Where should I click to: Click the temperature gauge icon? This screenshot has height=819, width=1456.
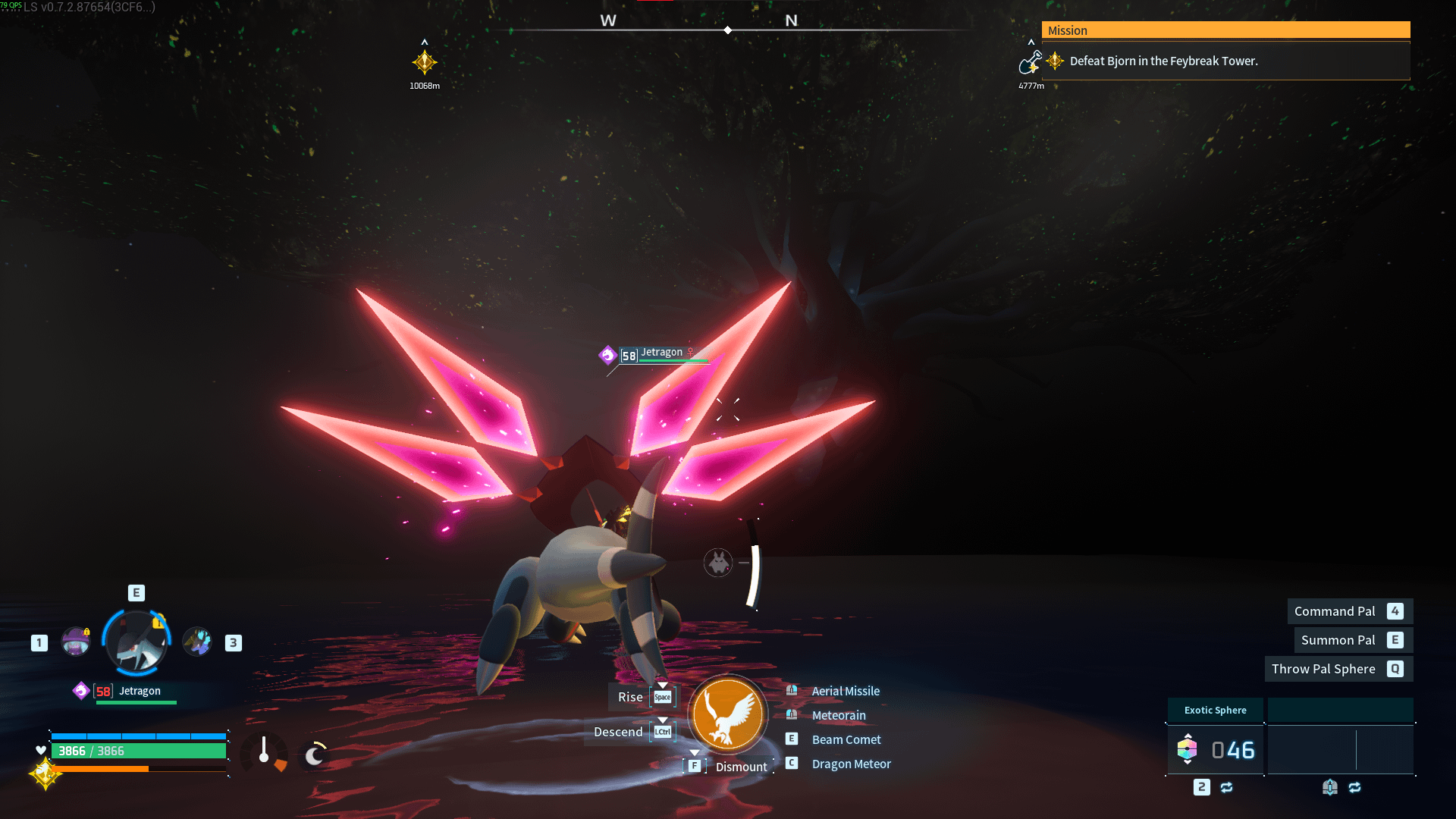264,752
